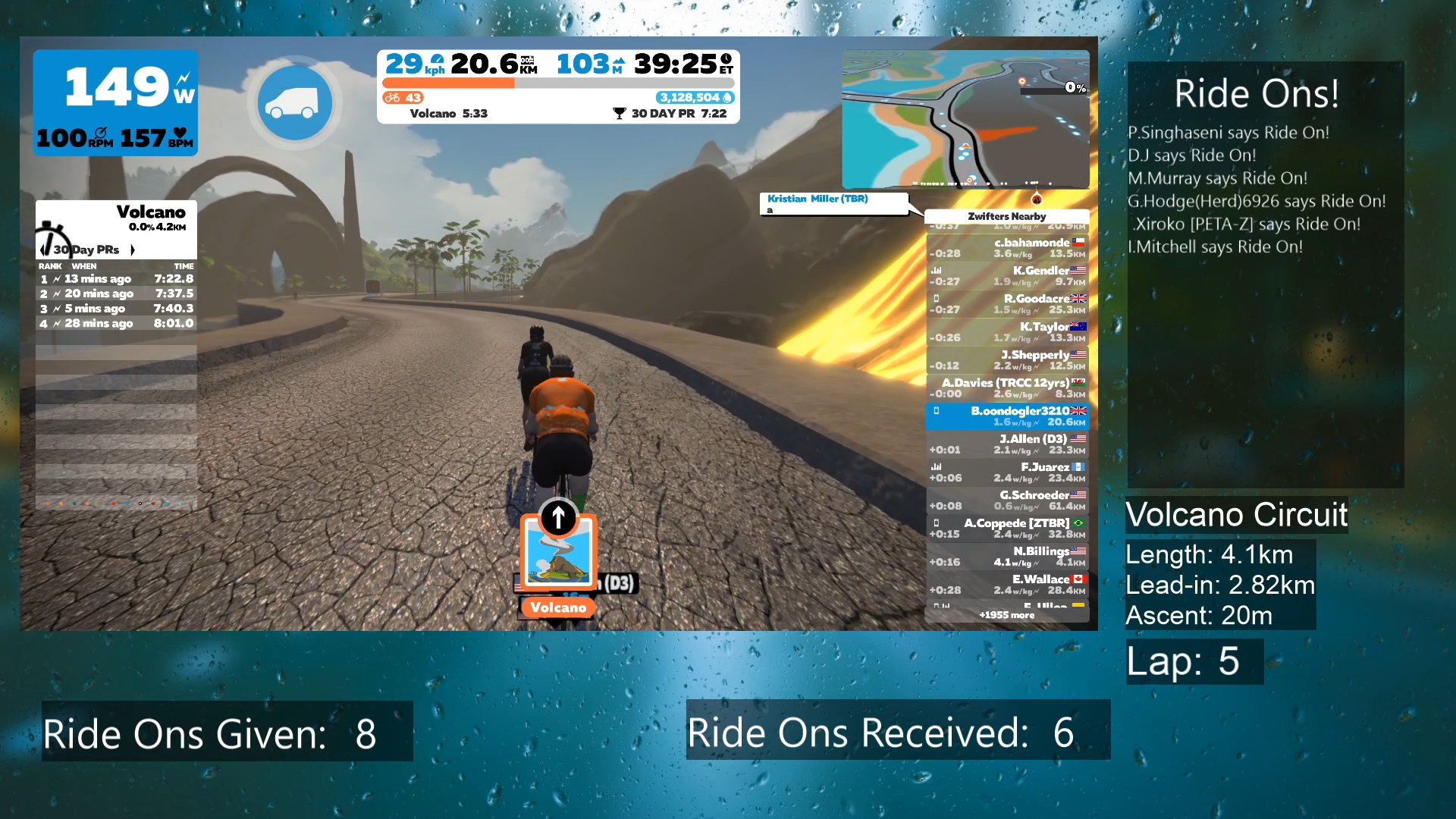Open the minimap view

point(965,119)
